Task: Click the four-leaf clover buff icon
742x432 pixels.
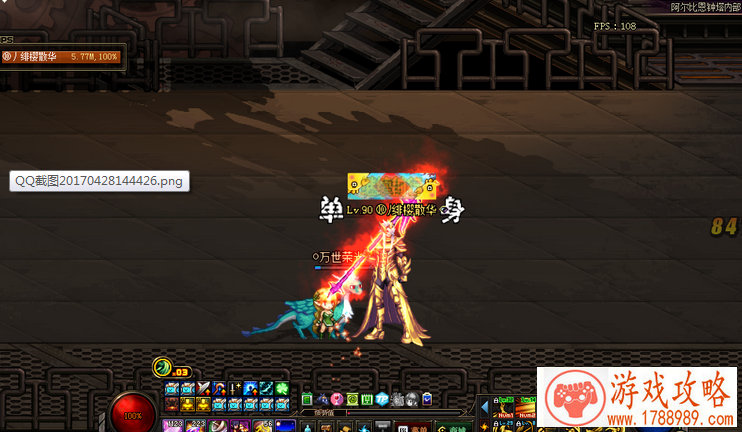Action: click(x=284, y=388)
